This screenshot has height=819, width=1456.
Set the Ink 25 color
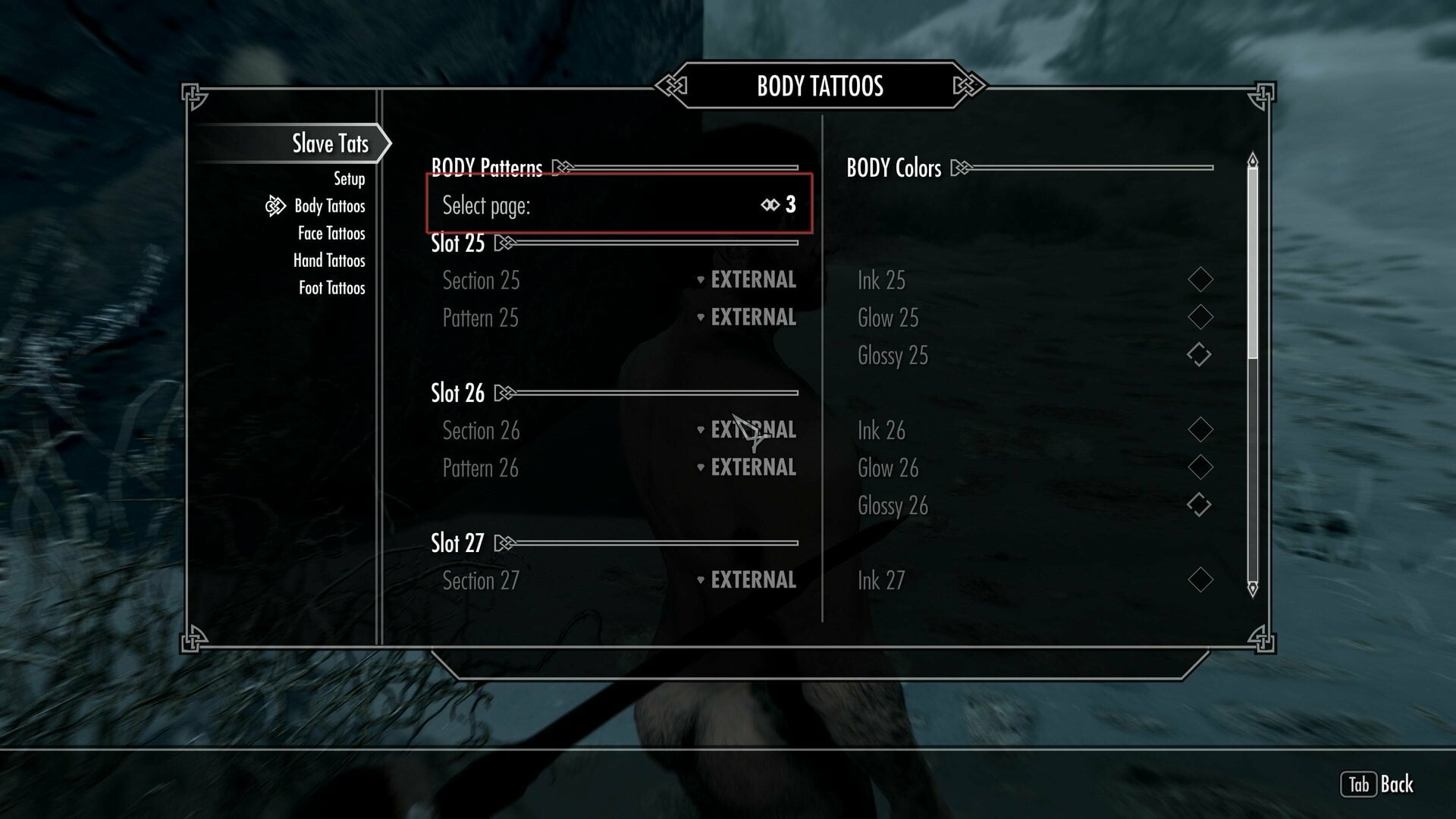pos(1200,280)
